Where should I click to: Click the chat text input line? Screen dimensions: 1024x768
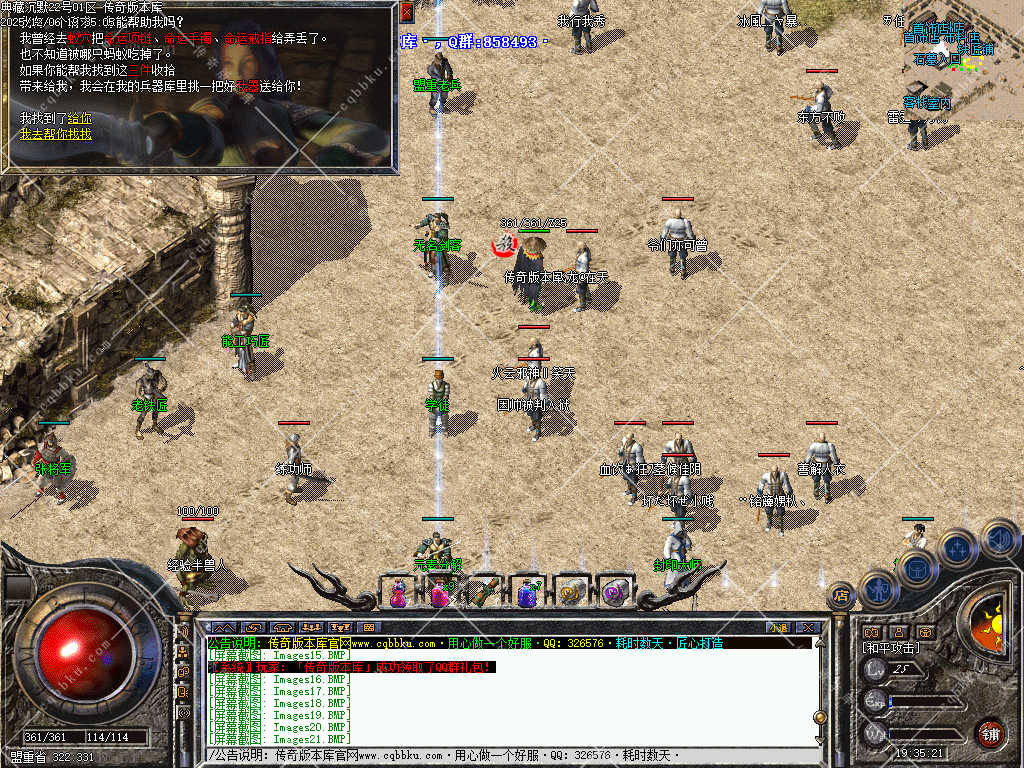tap(500, 755)
